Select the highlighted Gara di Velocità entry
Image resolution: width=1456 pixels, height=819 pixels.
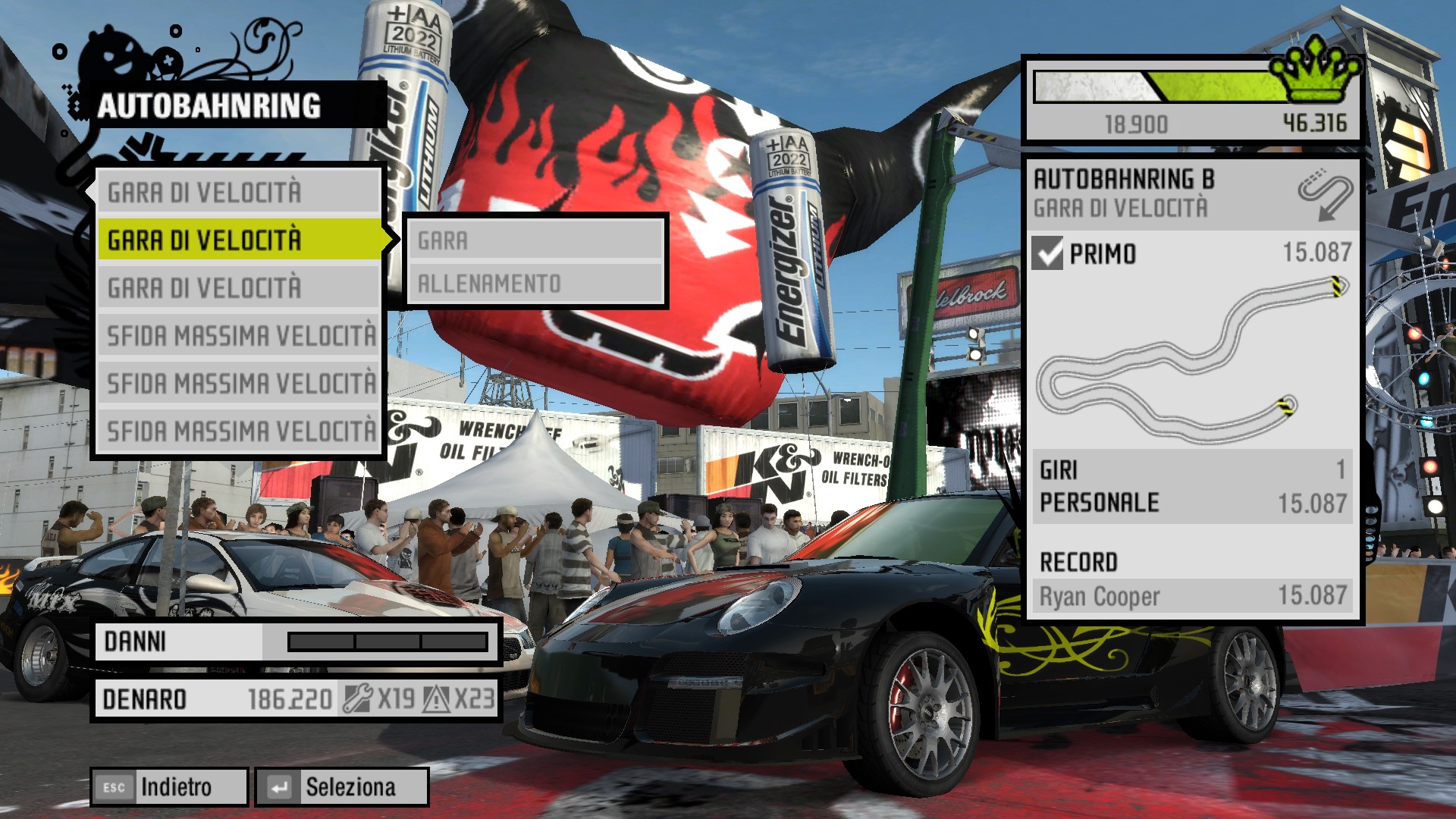(x=240, y=240)
